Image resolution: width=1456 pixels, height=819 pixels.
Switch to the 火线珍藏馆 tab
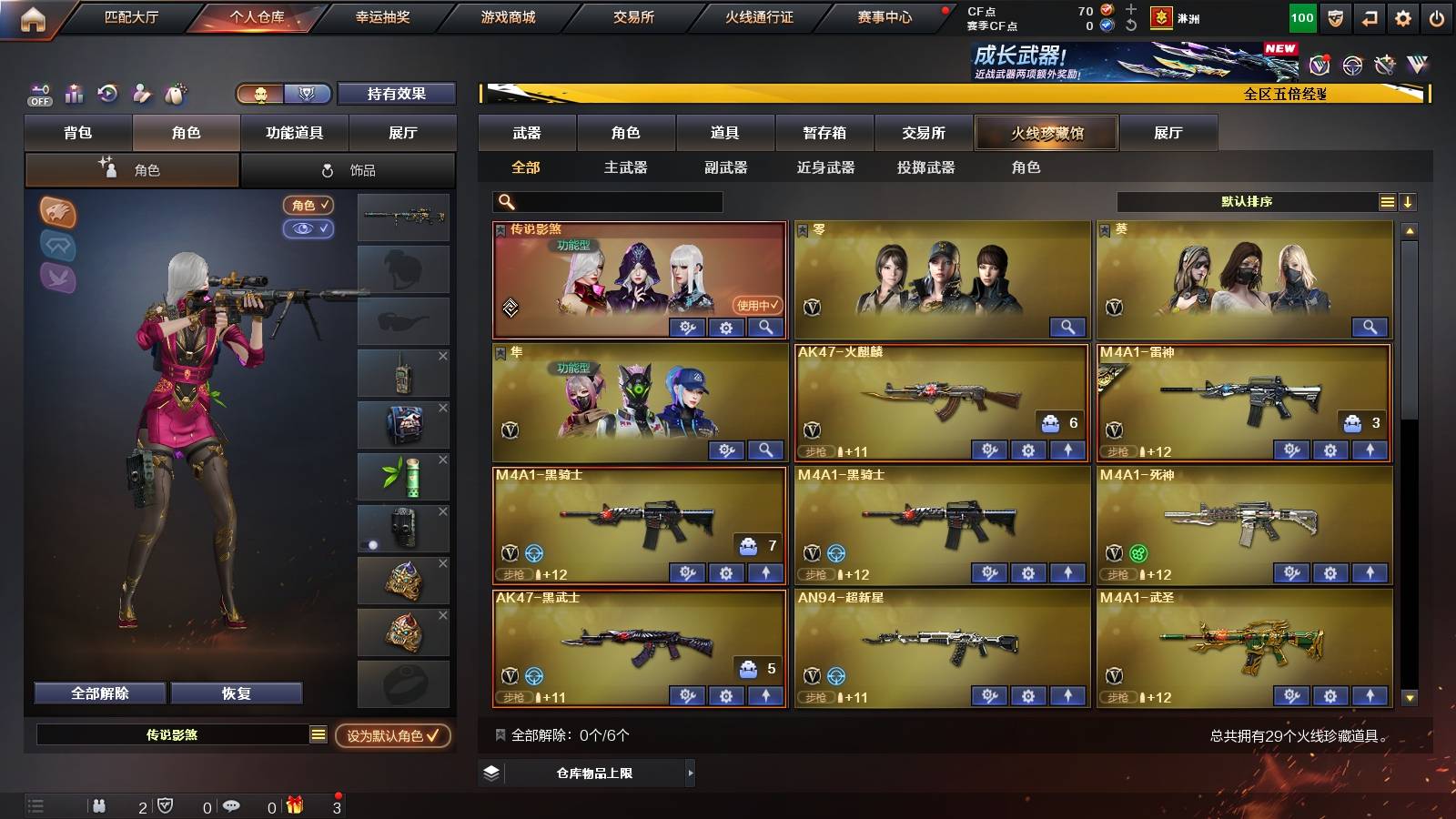pyautogui.click(x=1046, y=133)
